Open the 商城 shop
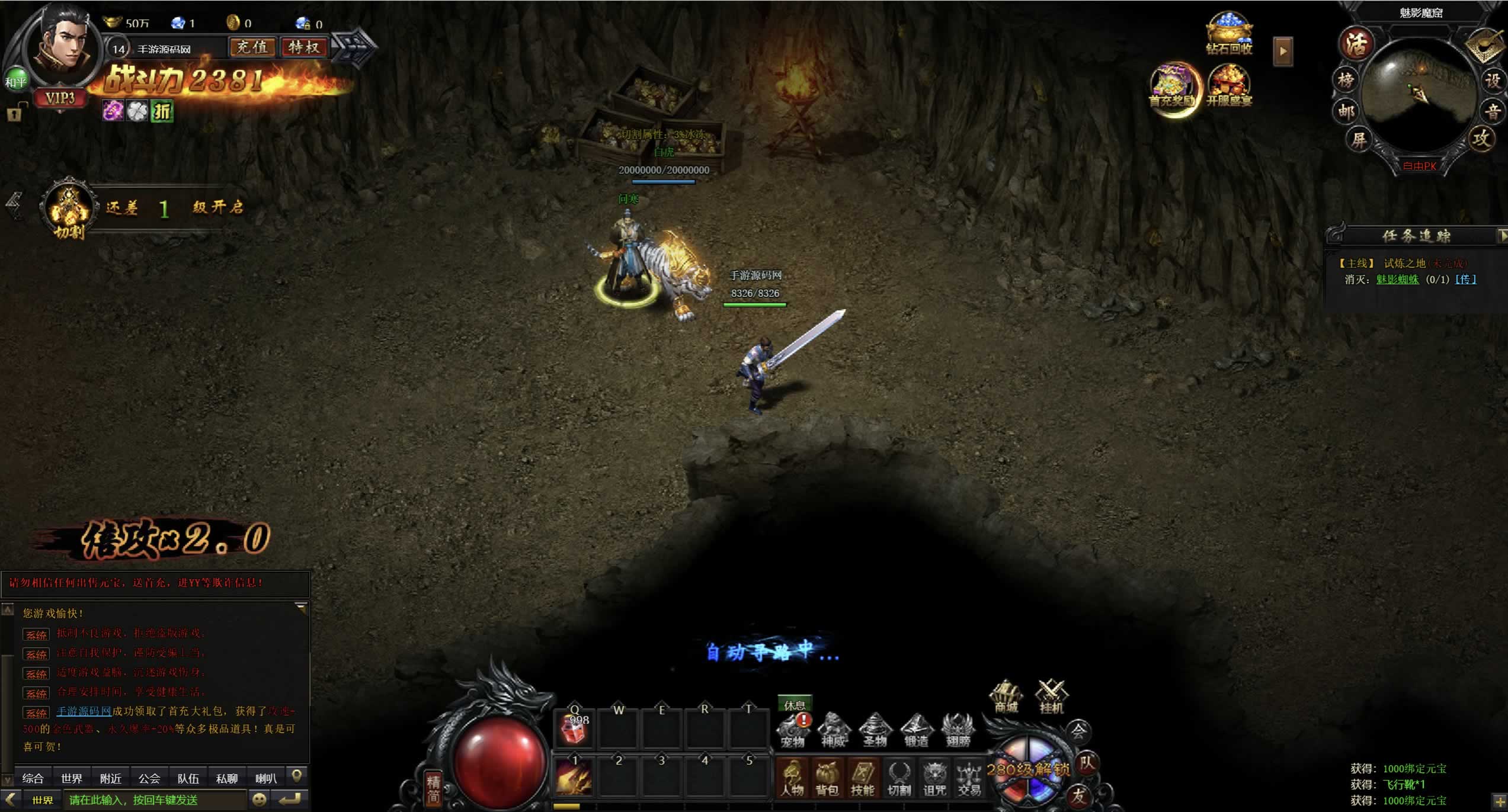 [1006, 697]
